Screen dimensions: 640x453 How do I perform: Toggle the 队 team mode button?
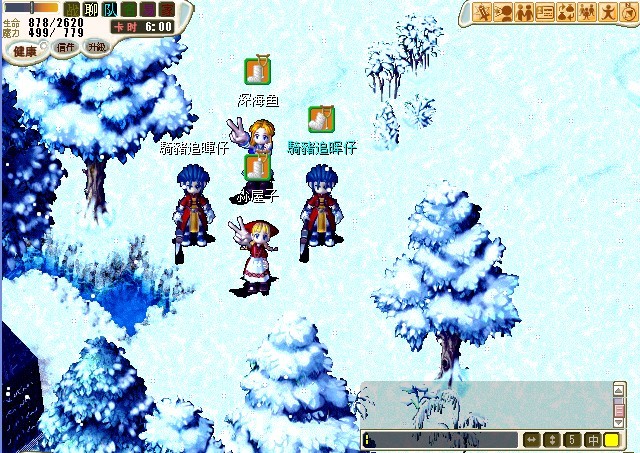[x=110, y=10]
